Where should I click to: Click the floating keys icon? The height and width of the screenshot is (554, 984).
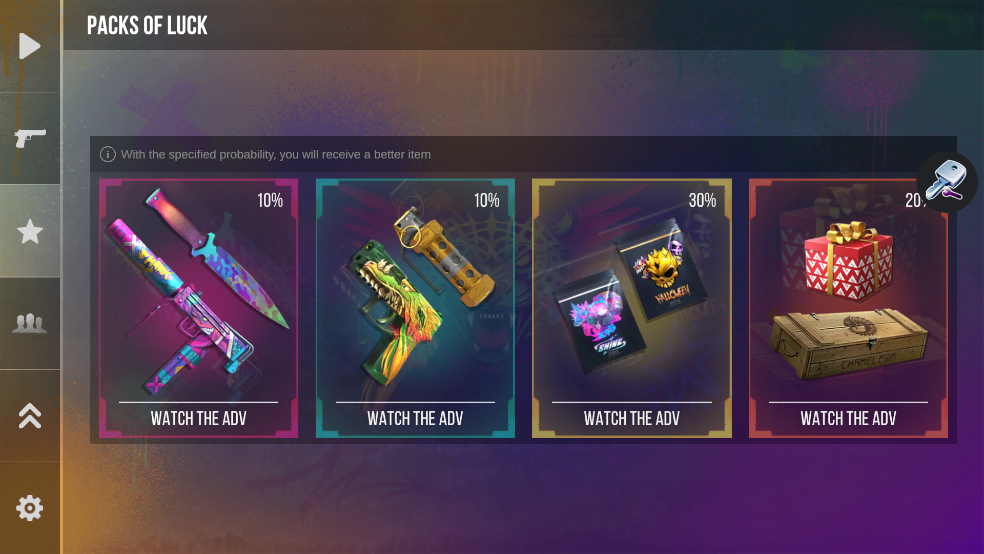tap(945, 182)
